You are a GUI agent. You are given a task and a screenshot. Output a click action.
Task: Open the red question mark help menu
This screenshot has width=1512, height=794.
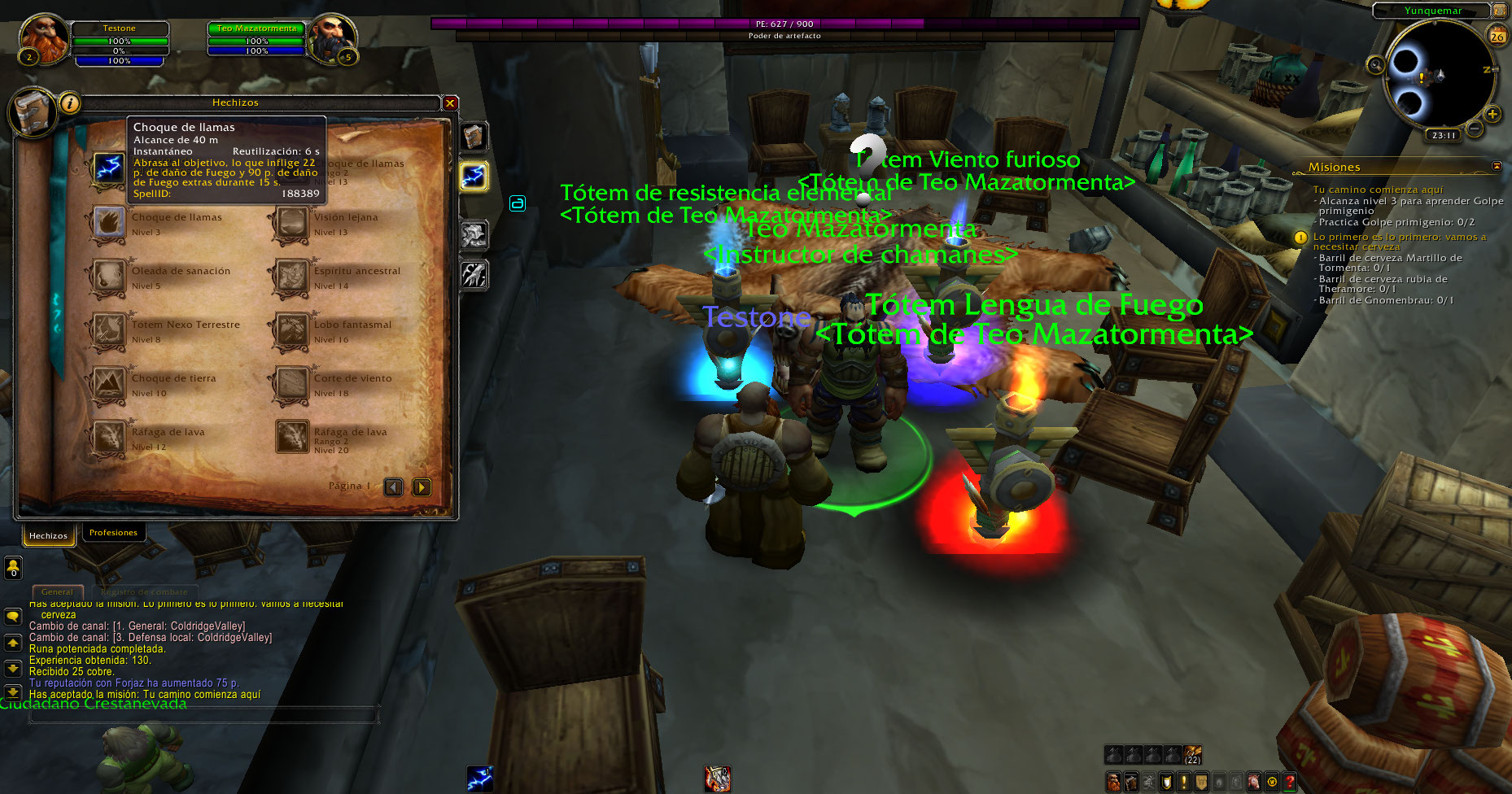click(1290, 782)
